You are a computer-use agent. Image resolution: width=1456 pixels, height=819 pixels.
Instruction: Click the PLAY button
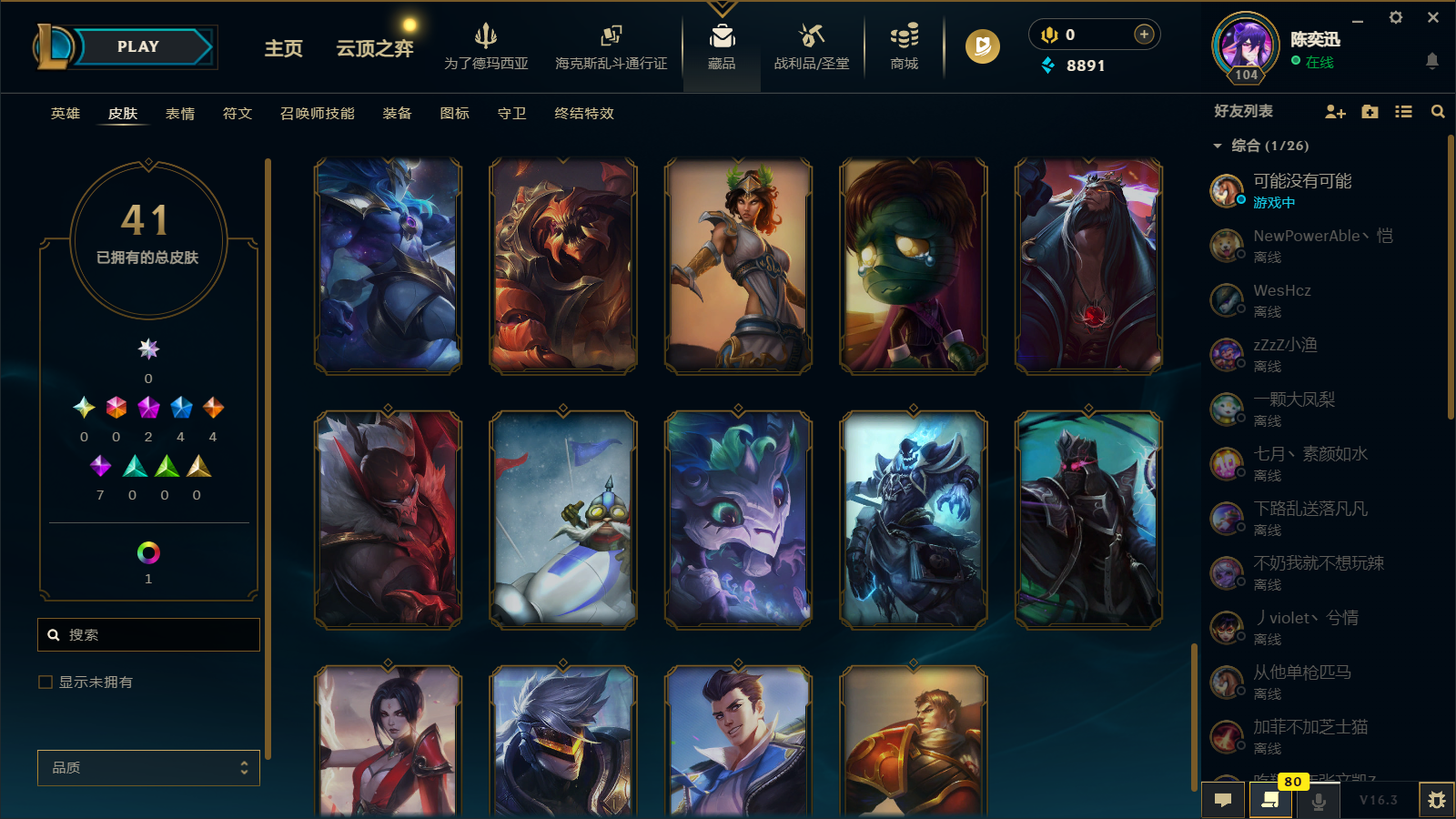click(138, 47)
